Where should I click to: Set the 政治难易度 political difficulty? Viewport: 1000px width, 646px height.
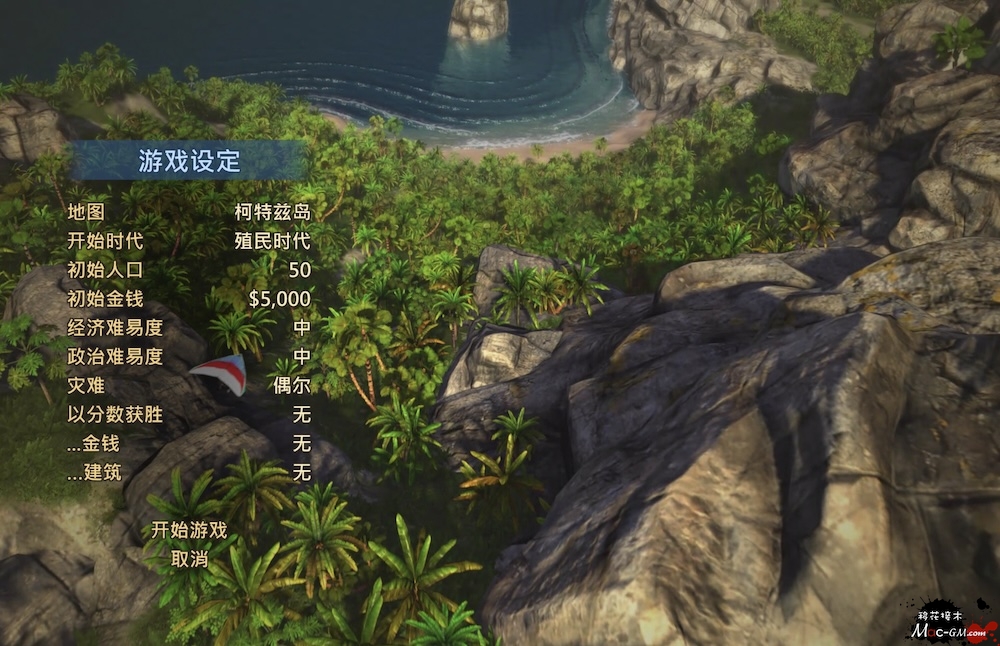click(x=301, y=357)
